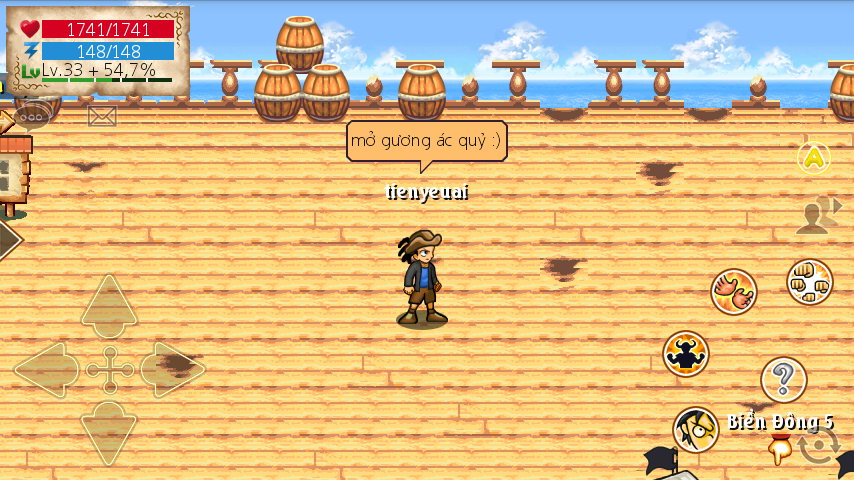854x480 pixels.
Task: Tap the D-pad down arrow
Action: pos(109,432)
